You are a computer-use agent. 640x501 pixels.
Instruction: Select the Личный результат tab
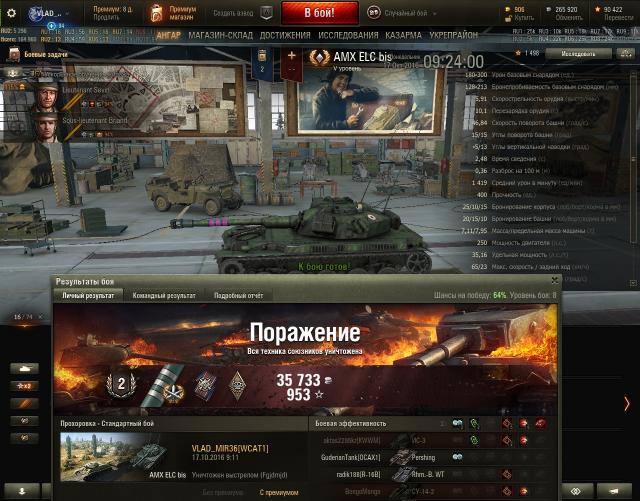(x=89, y=296)
